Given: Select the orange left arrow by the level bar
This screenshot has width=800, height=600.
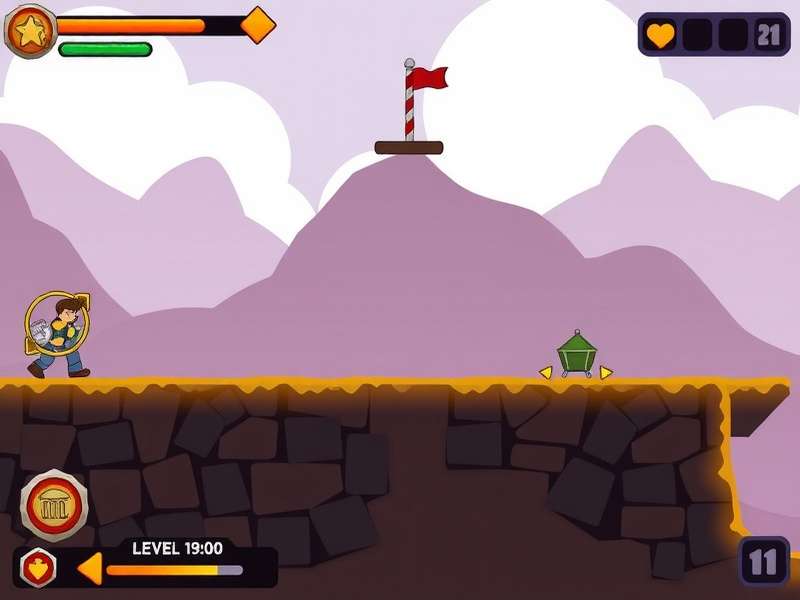Looking at the screenshot, I should pyautogui.click(x=89, y=568).
